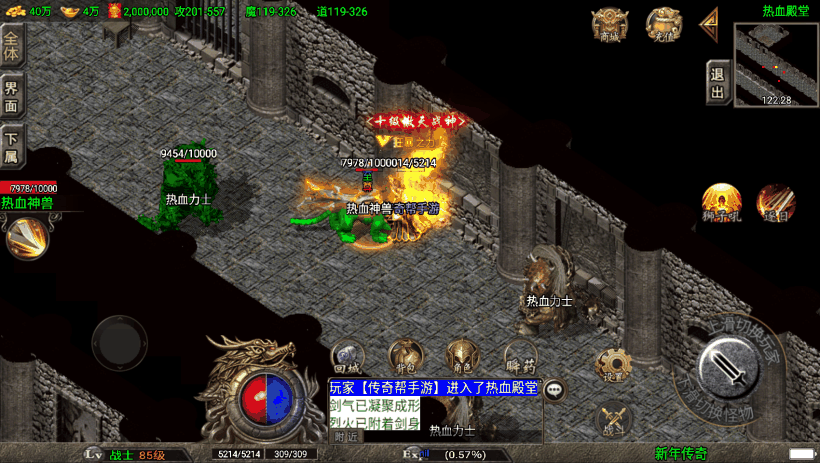
Task: Click the 退出 exit button
Action: pyautogui.click(x=717, y=81)
